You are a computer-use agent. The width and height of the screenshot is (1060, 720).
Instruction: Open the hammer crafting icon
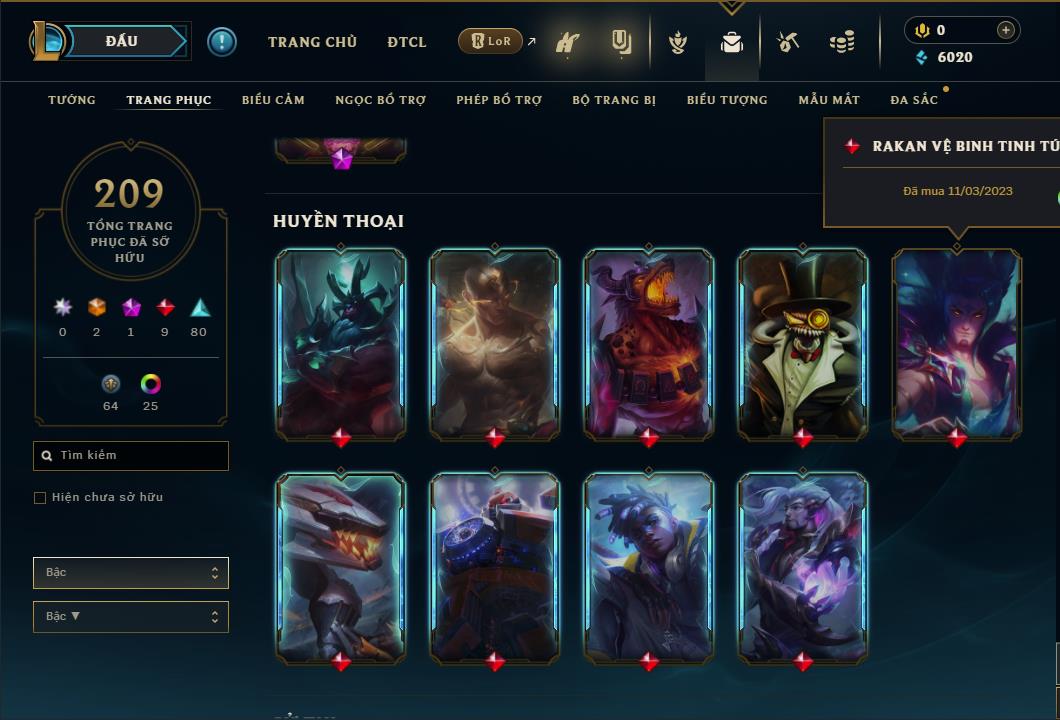[788, 42]
